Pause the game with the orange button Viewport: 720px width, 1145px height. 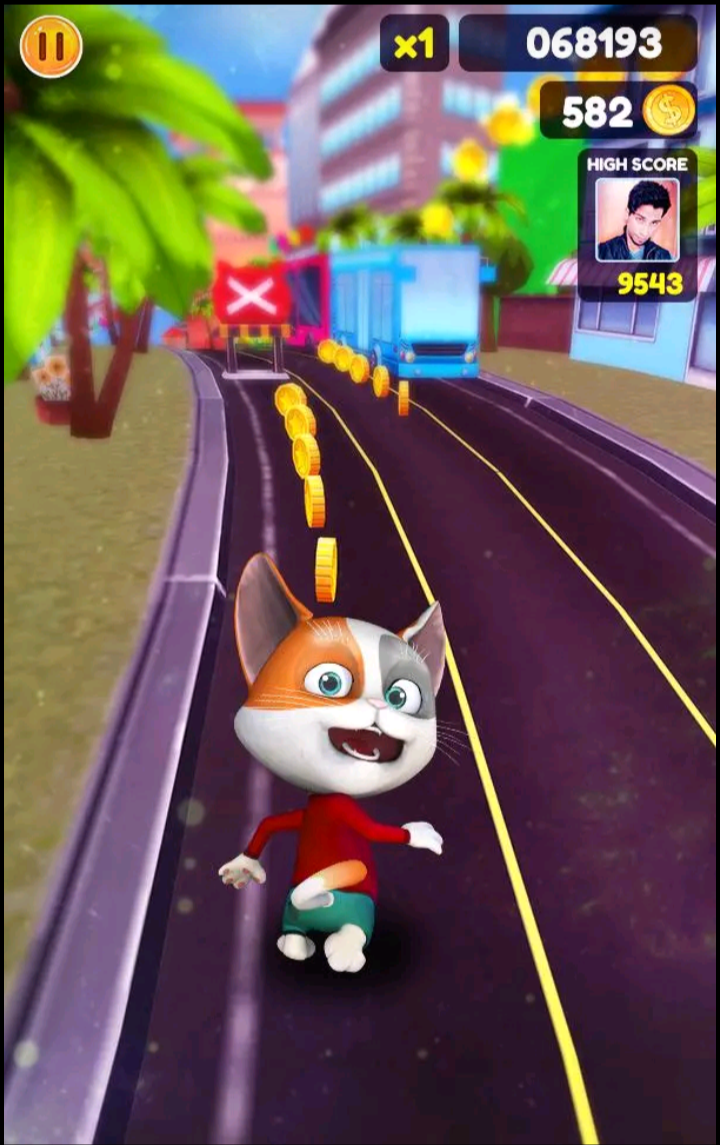pos(51,46)
